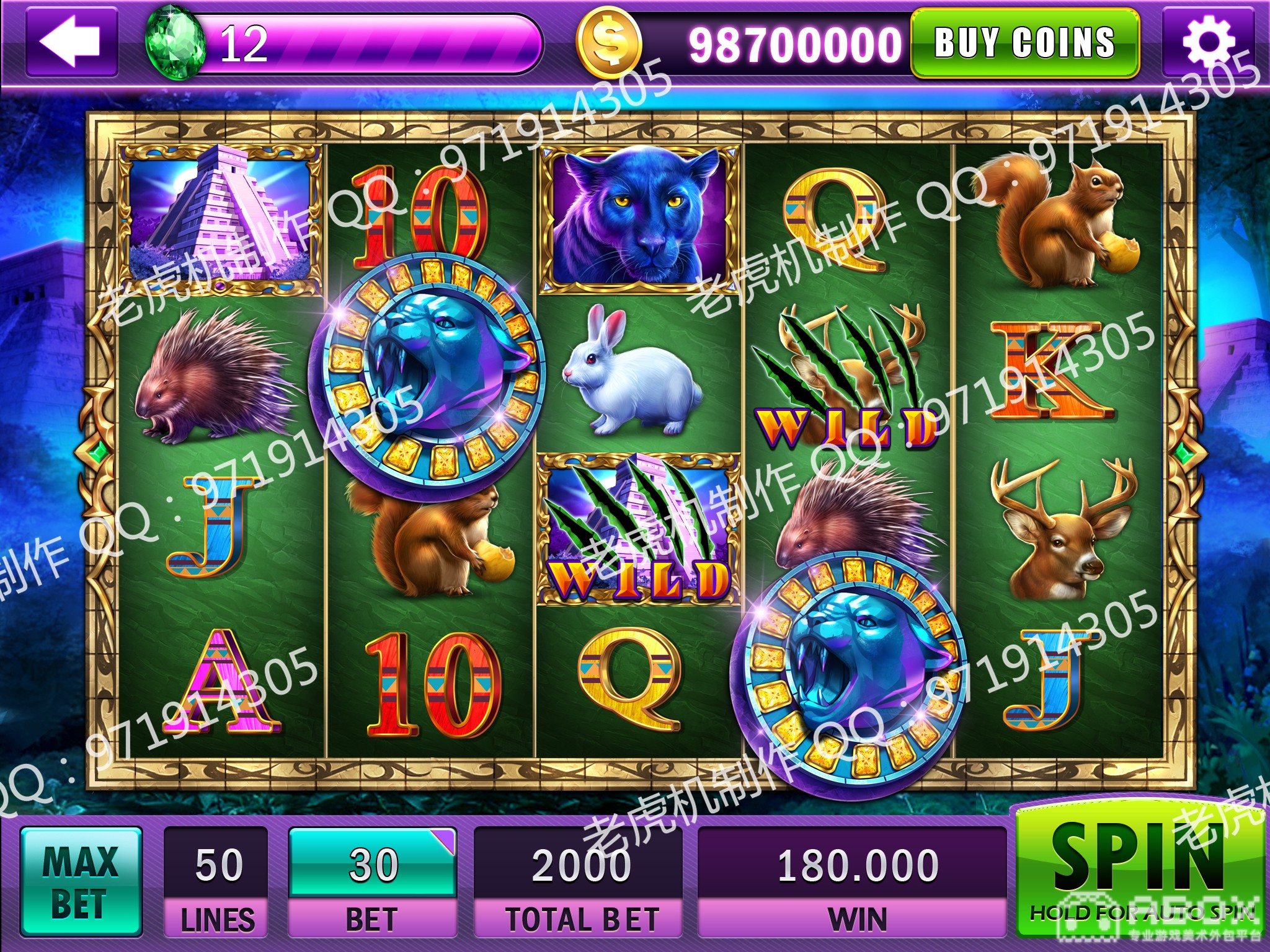Image resolution: width=1270 pixels, height=952 pixels.
Task: Adjust the Bet amount of 30
Action: tap(372, 865)
